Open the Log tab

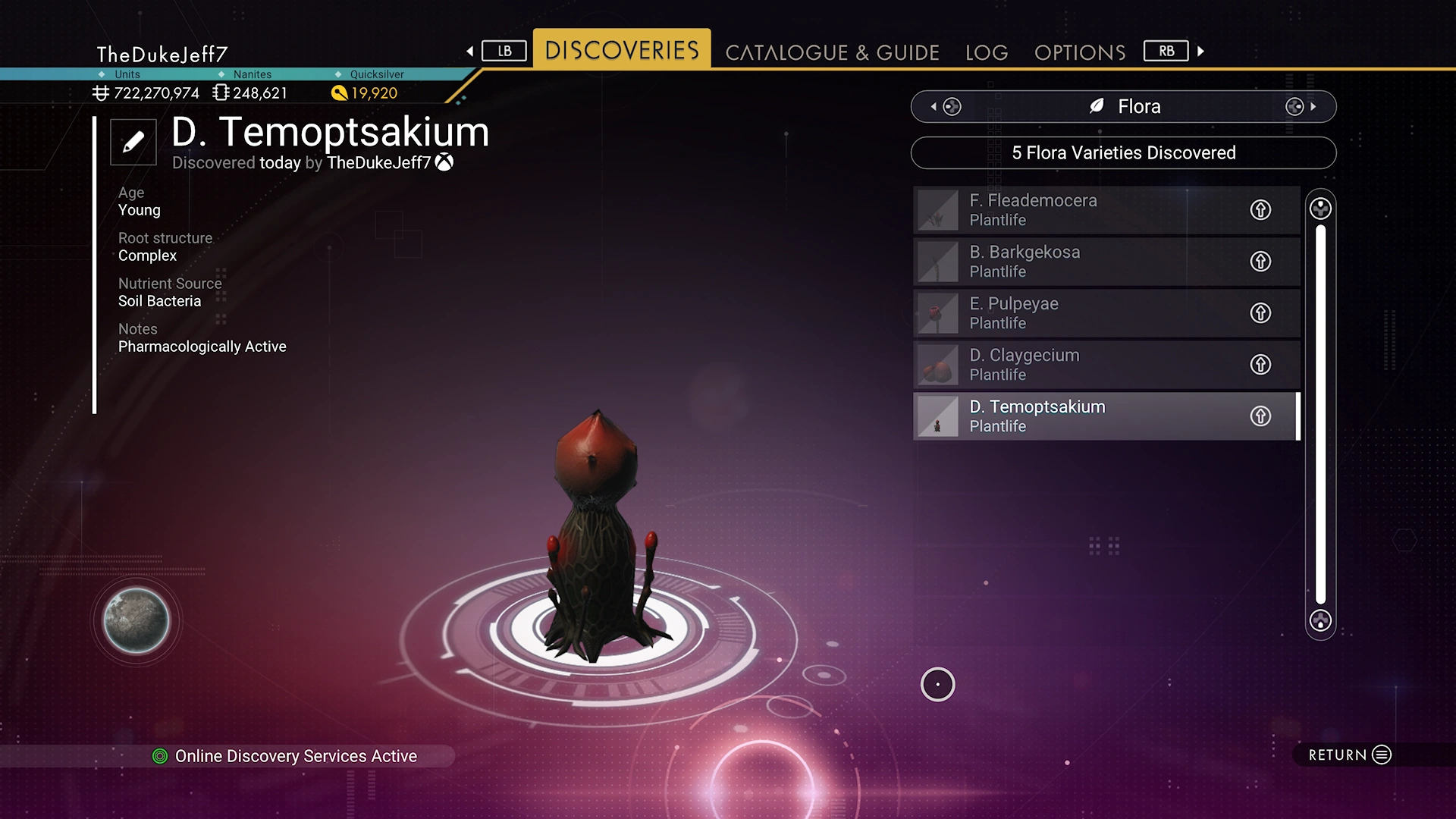pos(987,52)
